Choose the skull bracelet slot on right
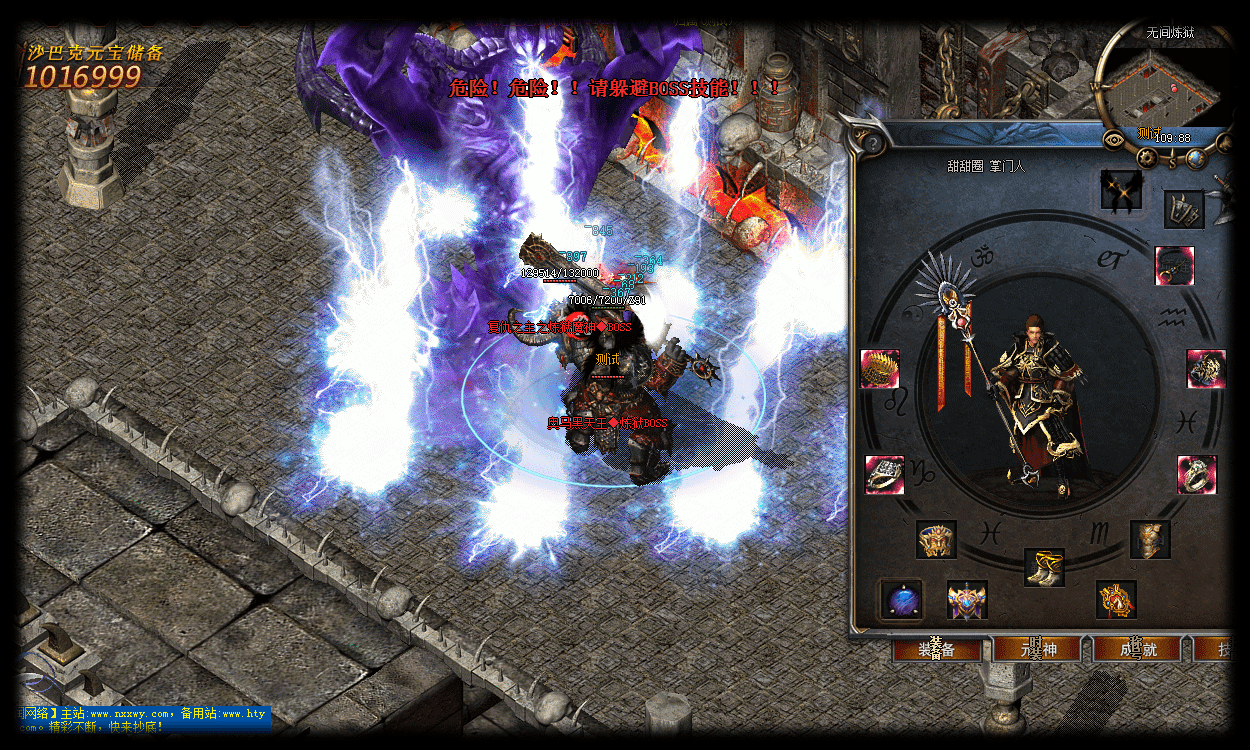The image size is (1250, 750). 1207,369
